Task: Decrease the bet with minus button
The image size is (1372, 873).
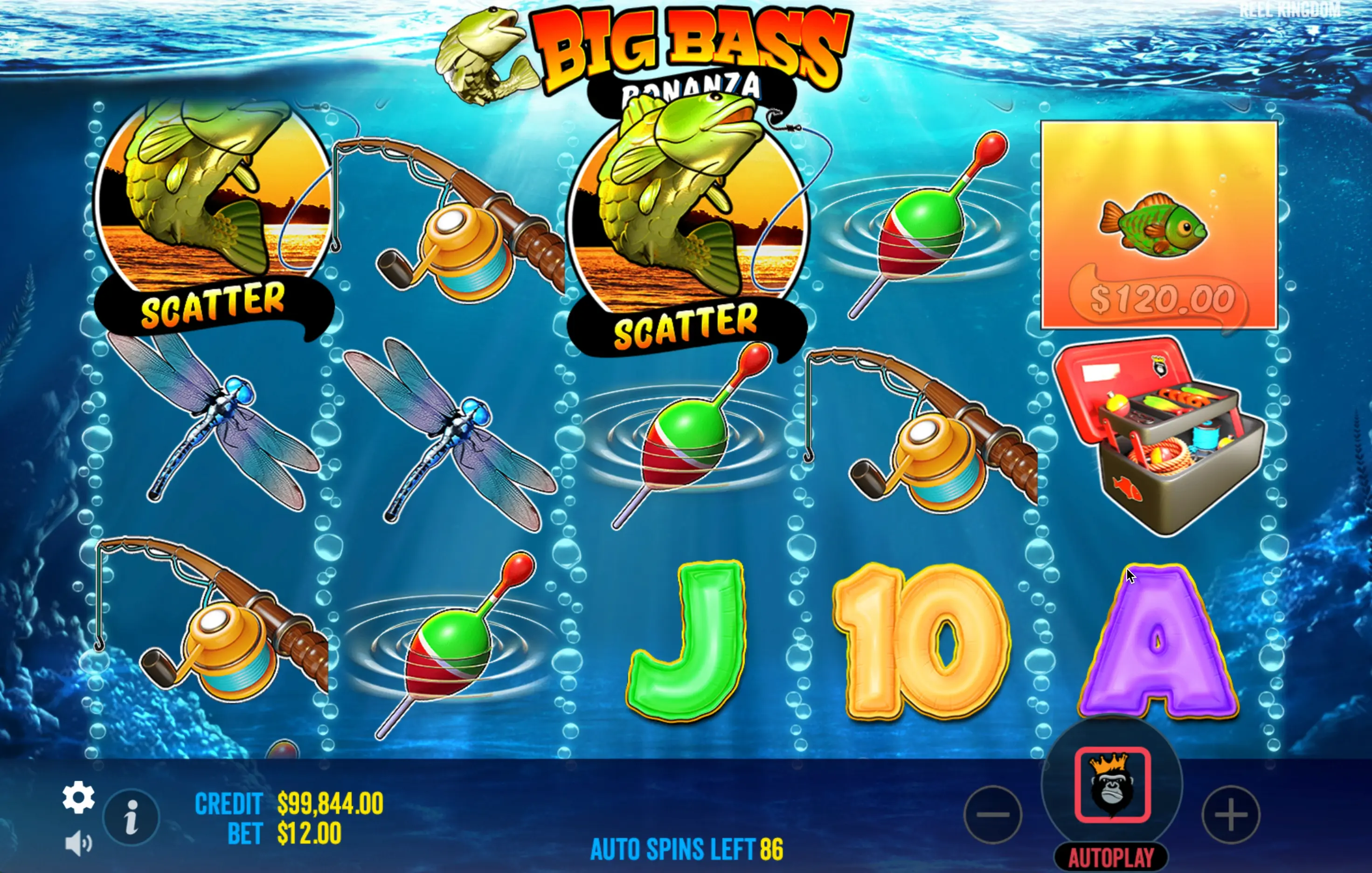Action: click(x=992, y=814)
